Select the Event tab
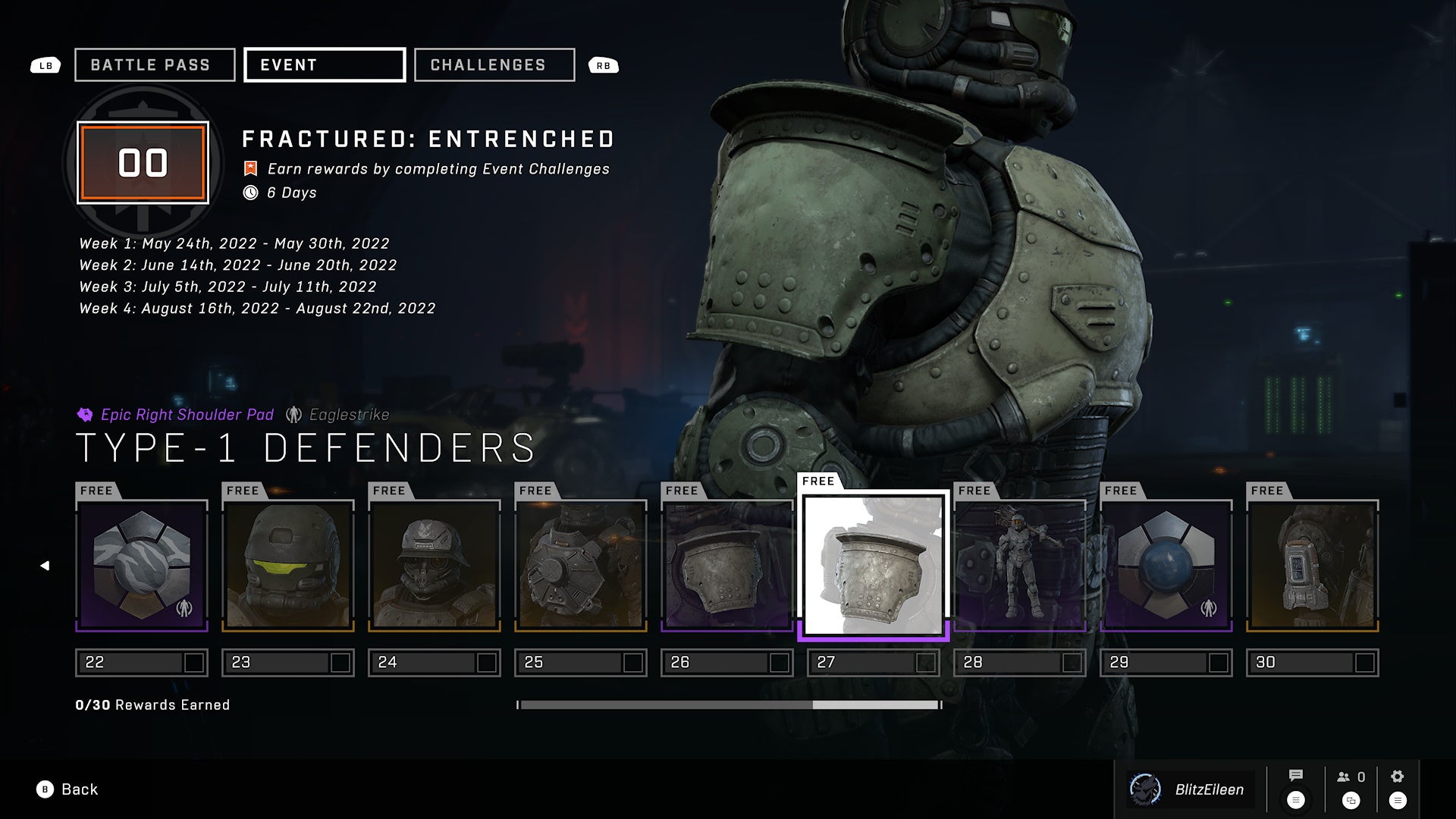 click(x=324, y=65)
